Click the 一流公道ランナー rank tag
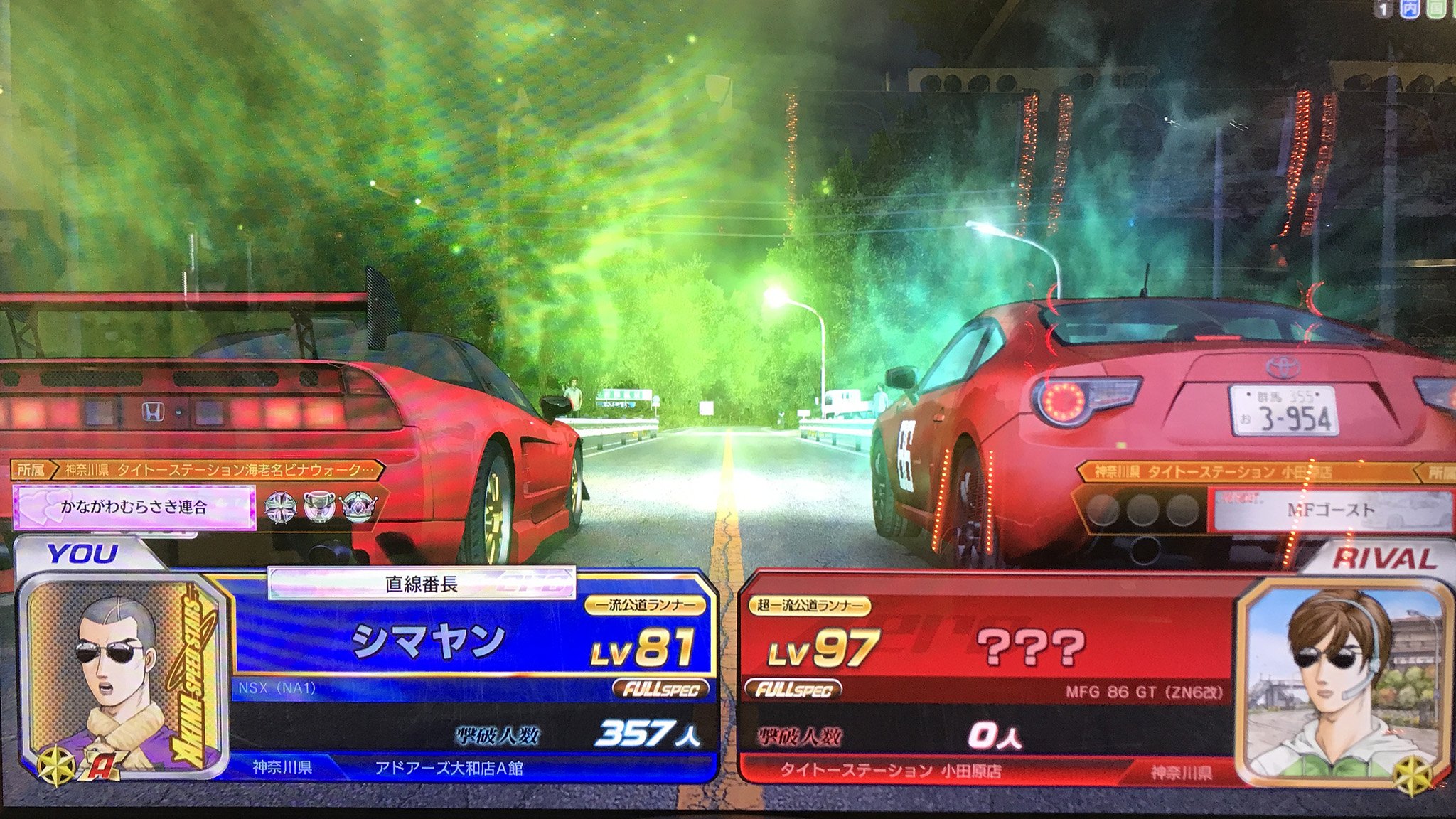The width and height of the screenshot is (1456, 819). [646, 605]
